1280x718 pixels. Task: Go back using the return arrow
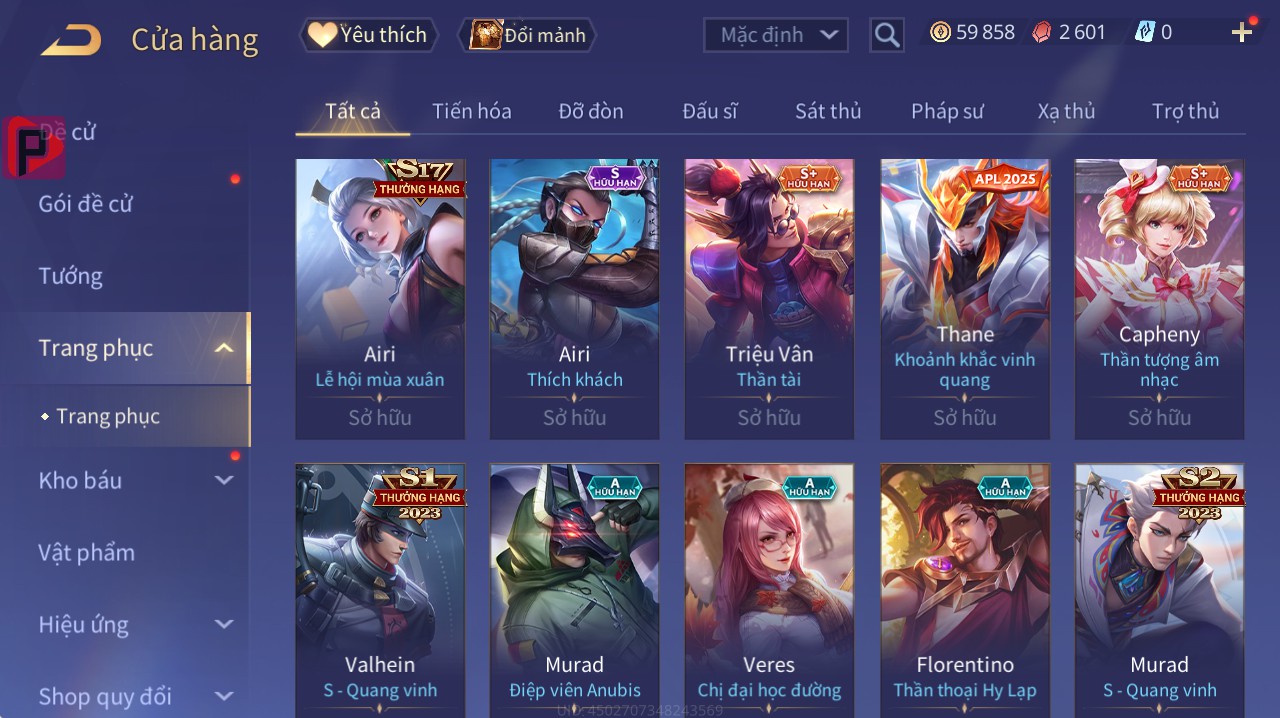tap(71, 40)
